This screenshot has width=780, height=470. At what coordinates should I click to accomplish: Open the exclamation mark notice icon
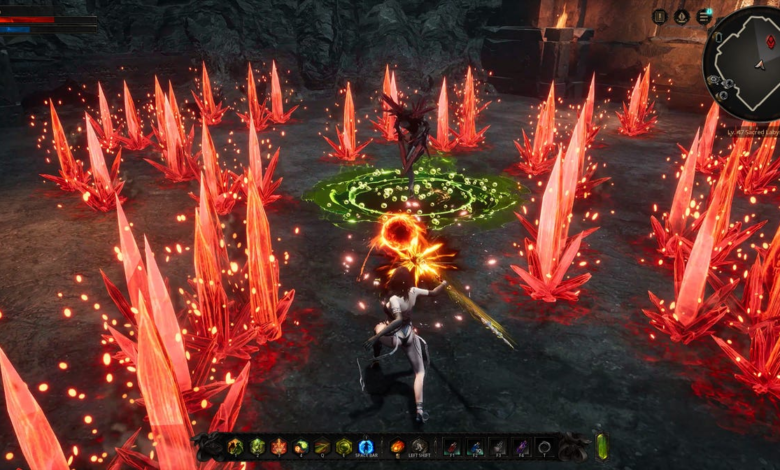(660, 16)
